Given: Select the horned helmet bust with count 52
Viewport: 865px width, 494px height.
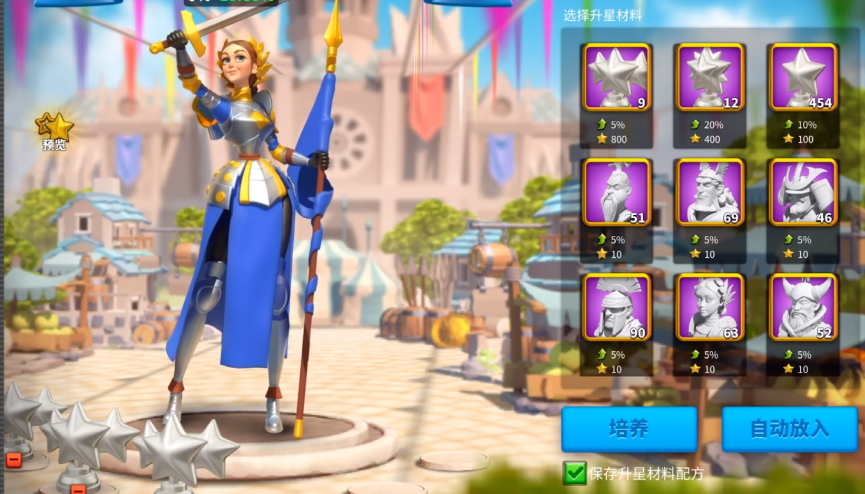Looking at the screenshot, I should point(803,307).
